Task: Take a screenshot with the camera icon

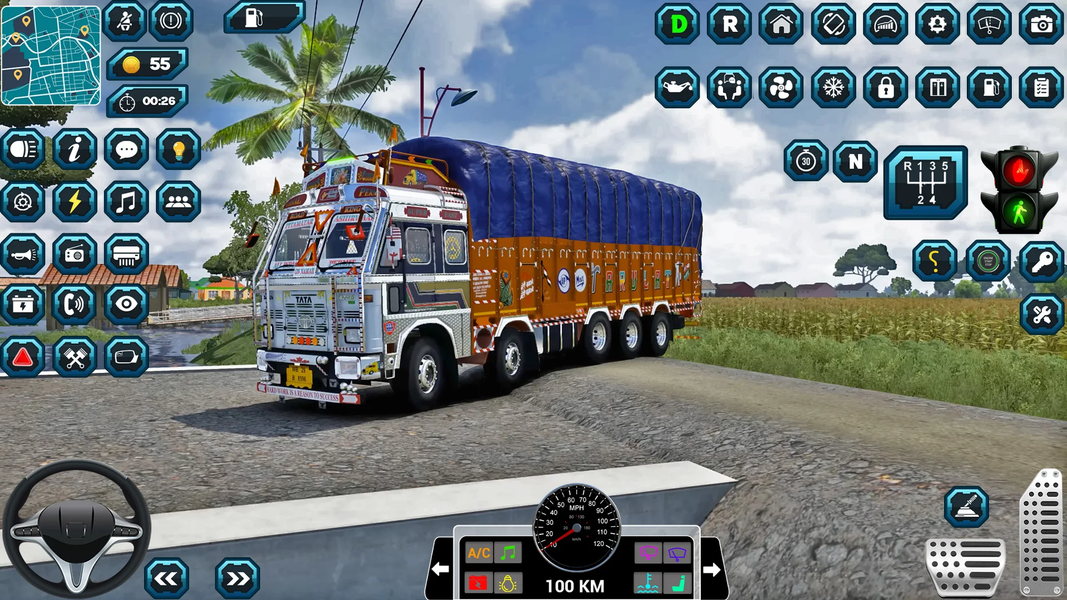Action: coord(1041,24)
